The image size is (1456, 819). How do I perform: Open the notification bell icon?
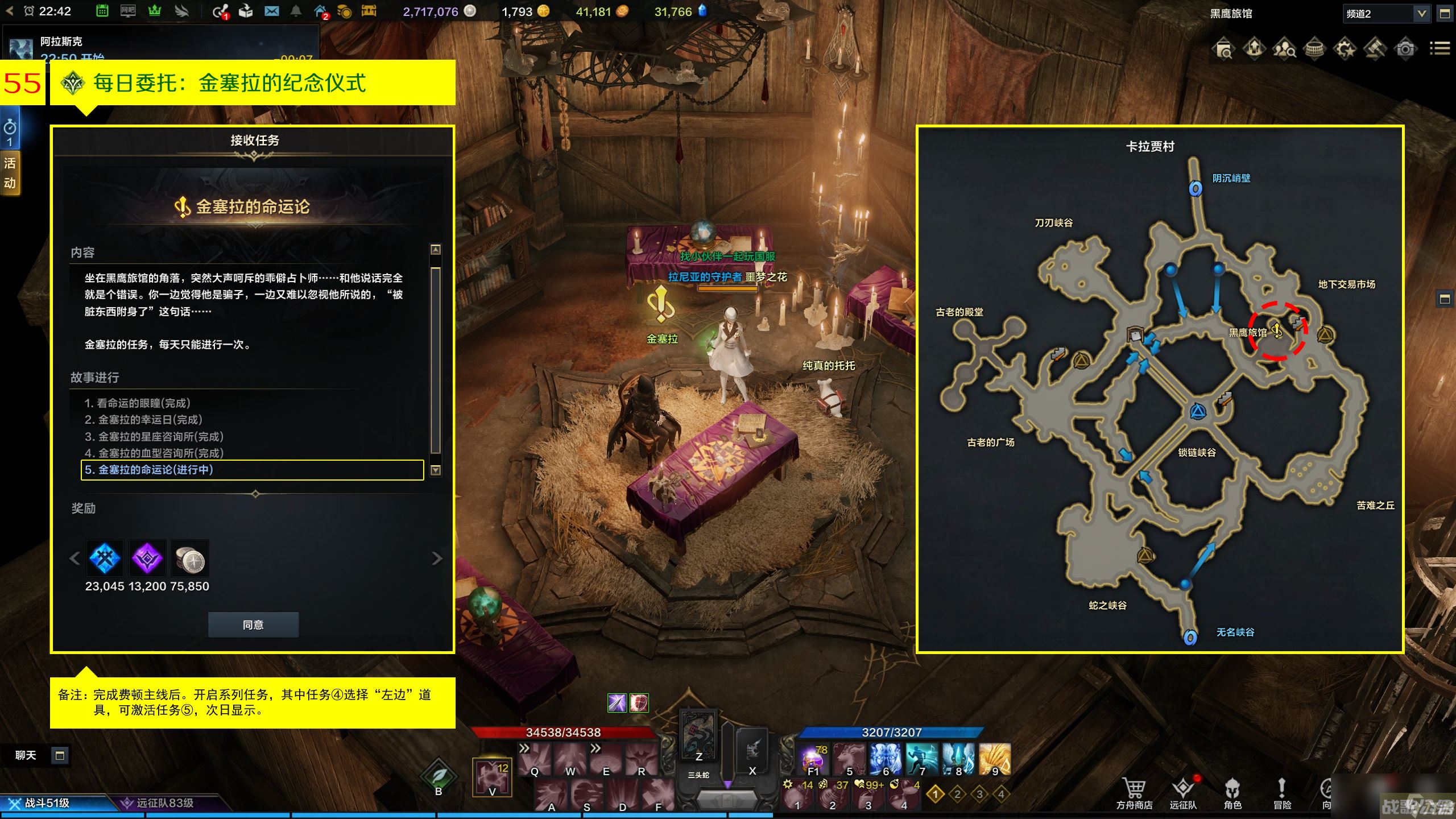pyautogui.click(x=296, y=11)
